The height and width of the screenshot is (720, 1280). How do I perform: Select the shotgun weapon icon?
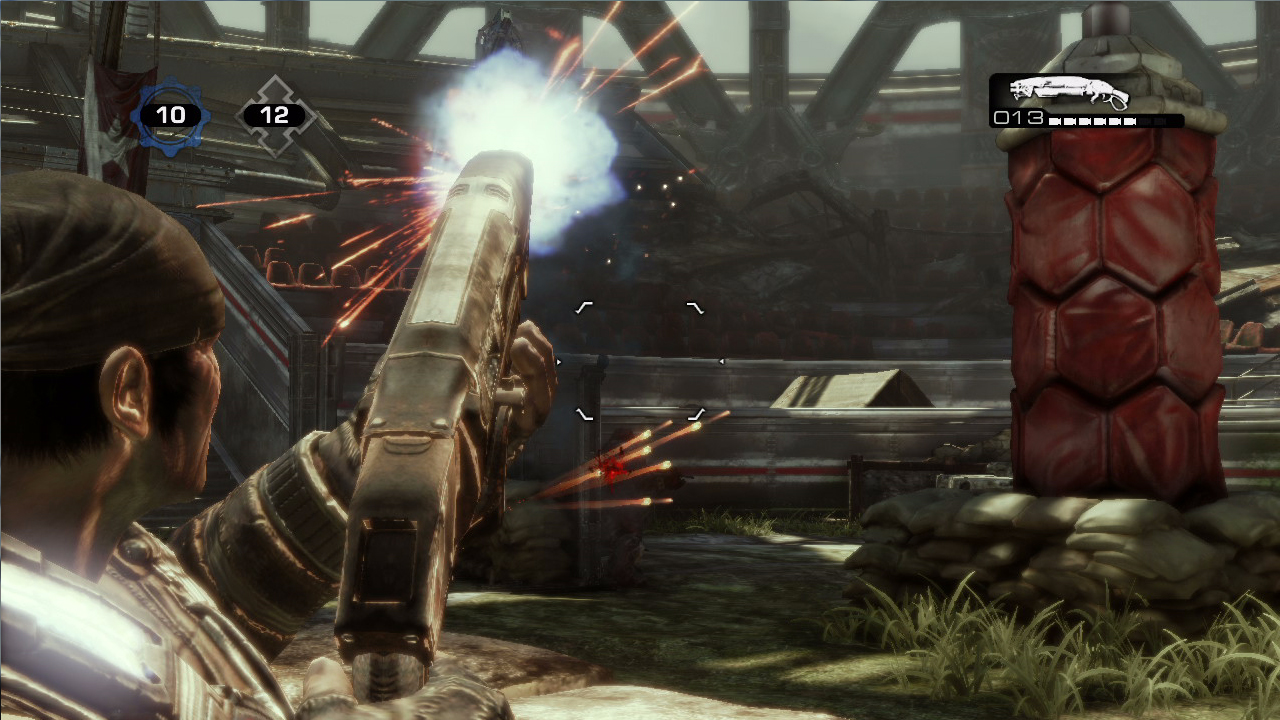[1068, 92]
